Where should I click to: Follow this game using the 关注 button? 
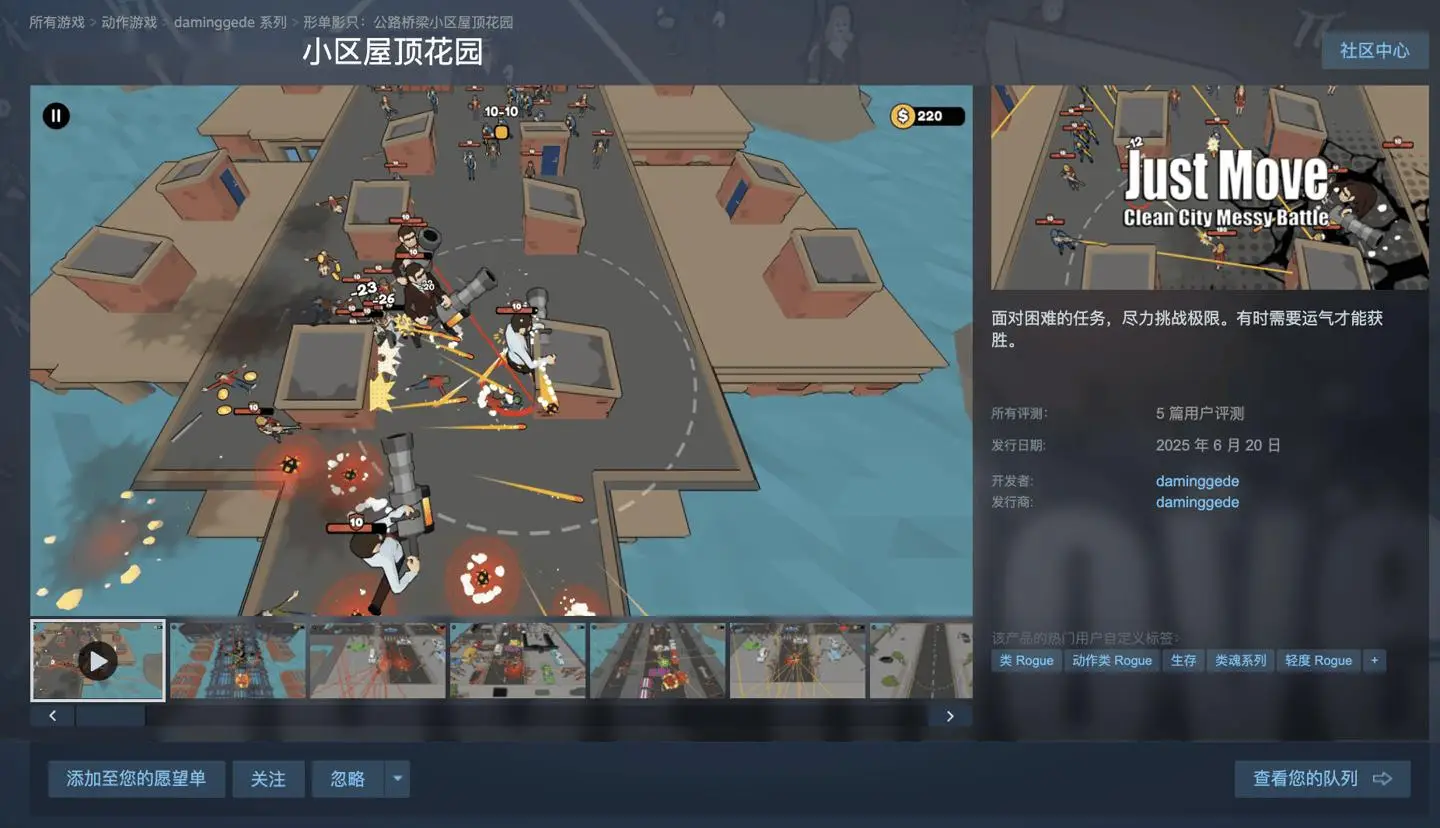[x=268, y=778]
